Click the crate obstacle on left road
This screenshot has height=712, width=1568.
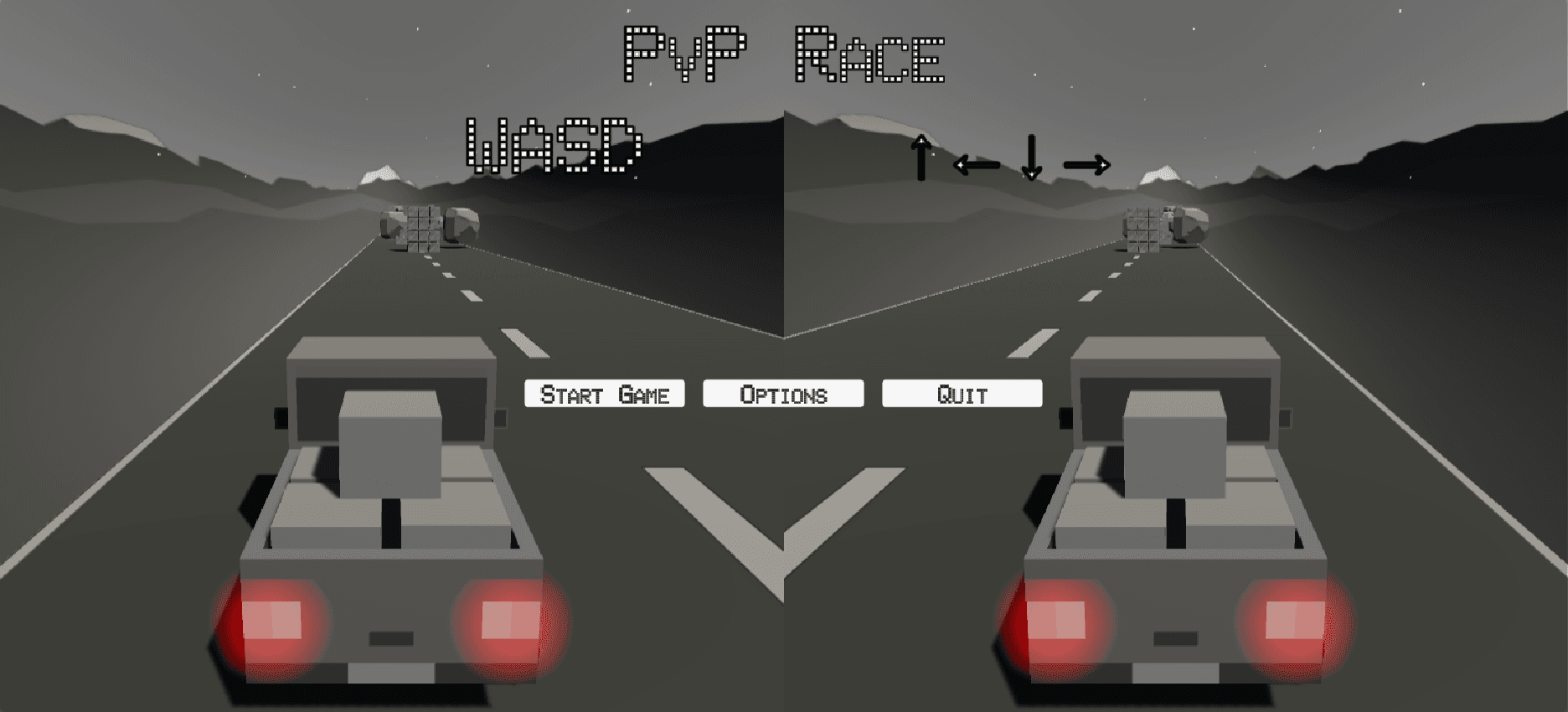(423, 230)
